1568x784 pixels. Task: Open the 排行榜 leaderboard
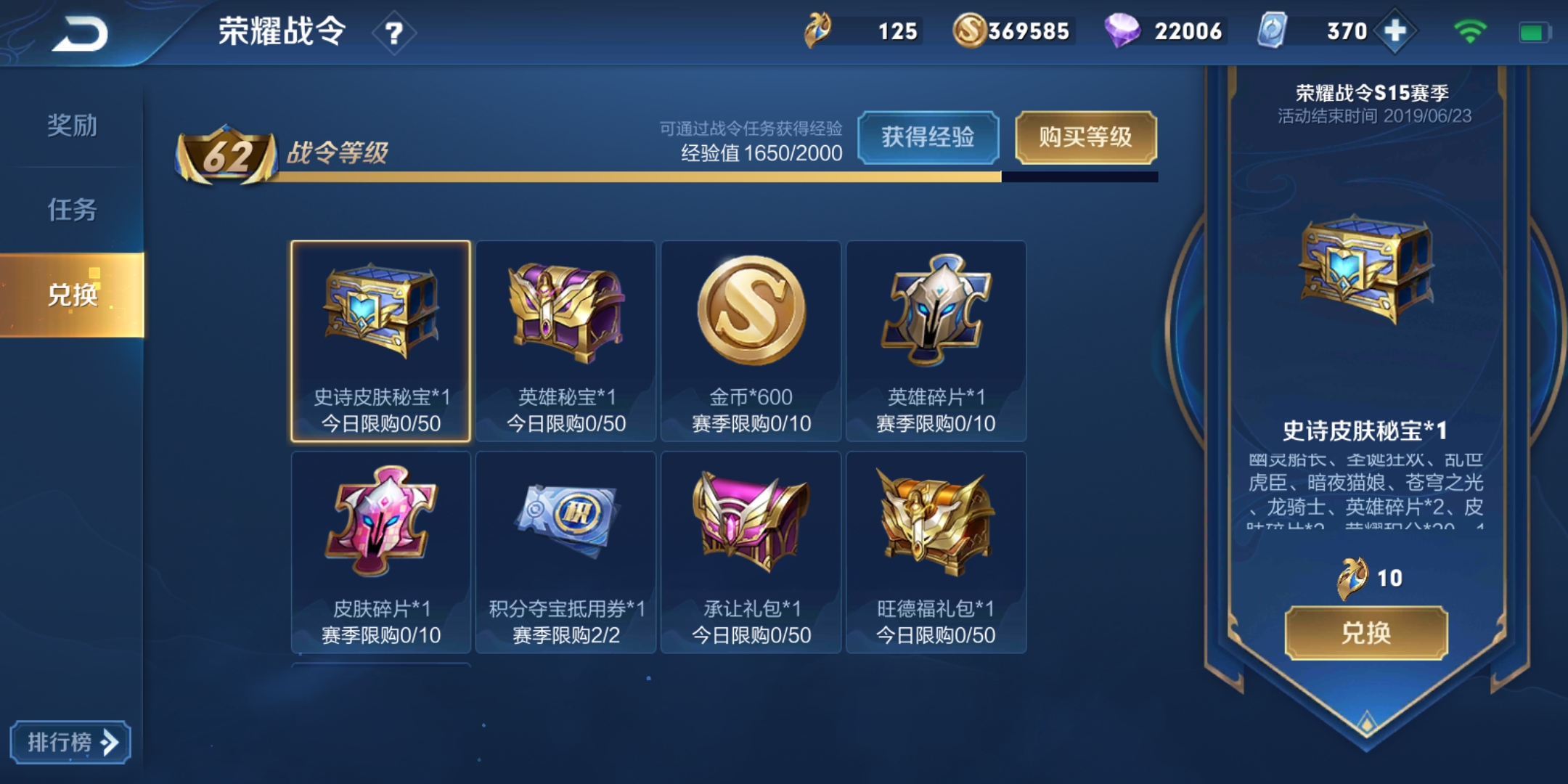pos(70,742)
